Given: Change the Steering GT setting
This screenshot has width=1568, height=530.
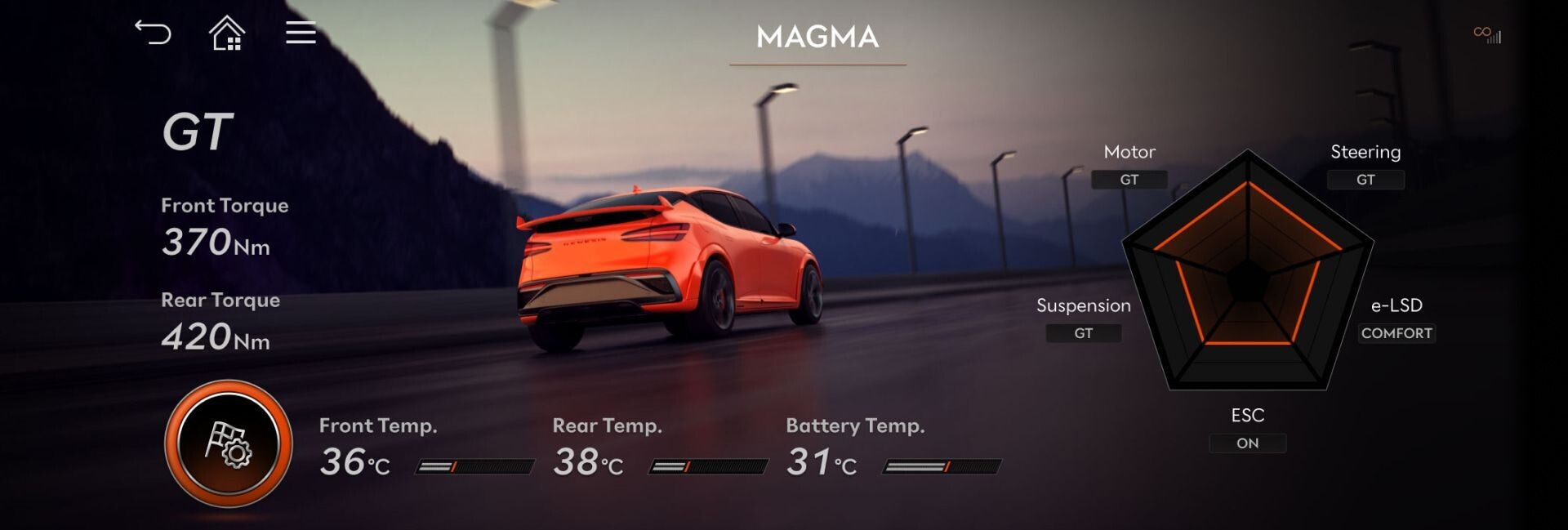Looking at the screenshot, I should point(1365,180).
